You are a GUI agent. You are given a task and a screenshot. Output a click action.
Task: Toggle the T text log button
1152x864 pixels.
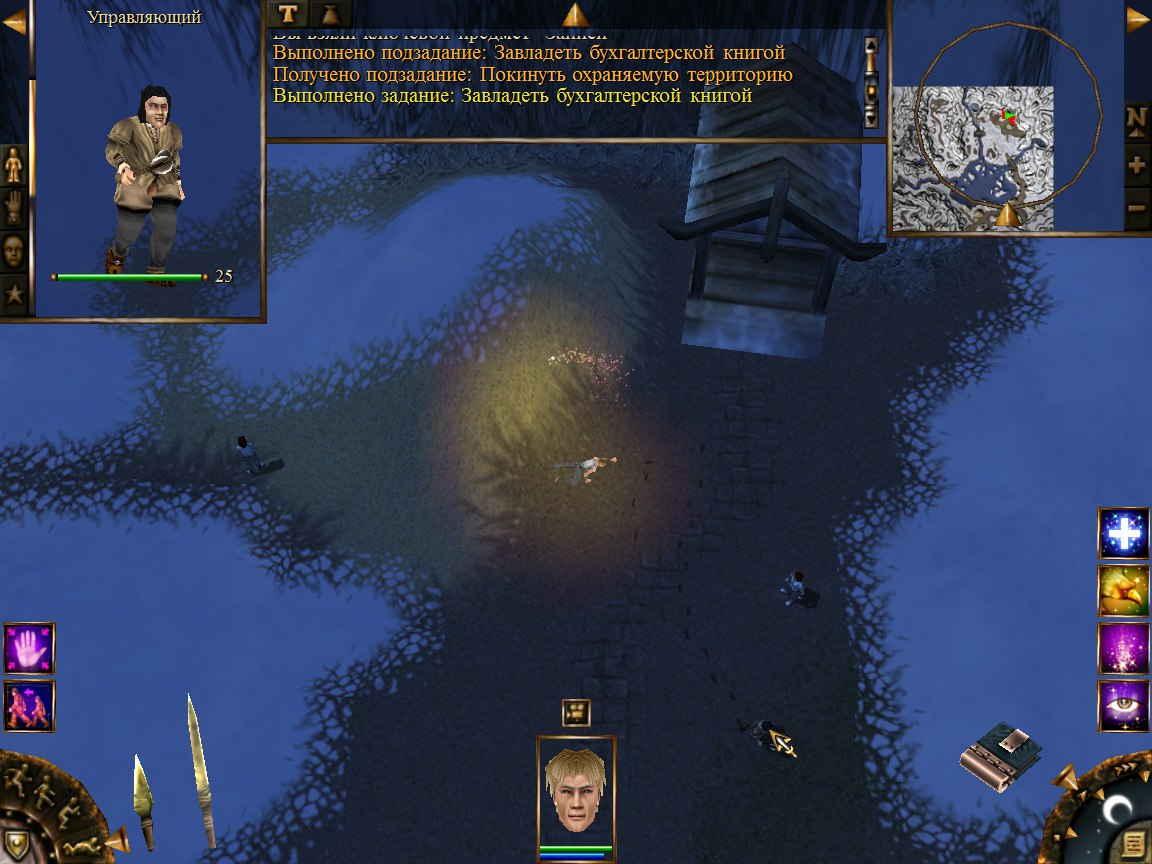[x=288, y=13]
